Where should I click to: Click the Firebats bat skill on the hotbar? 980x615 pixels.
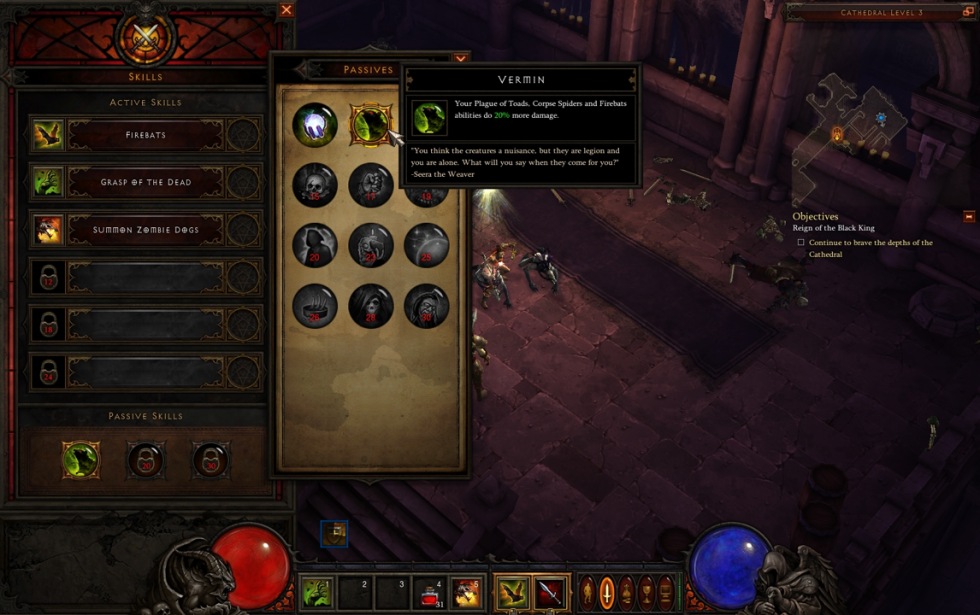coord(514,592)
